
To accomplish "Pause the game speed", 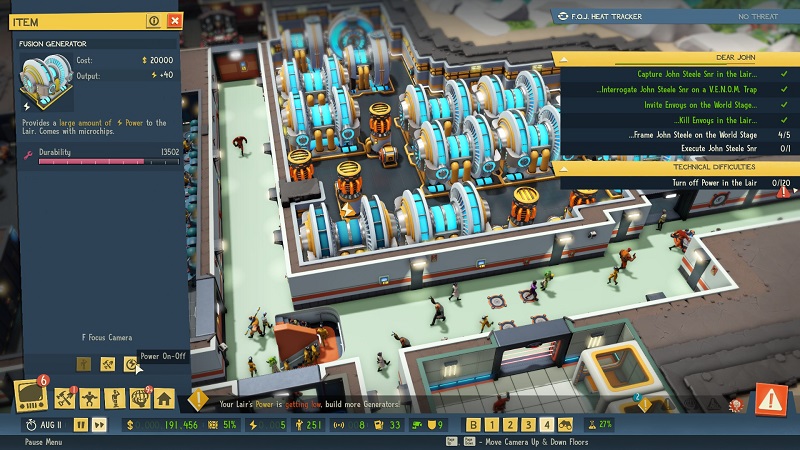I will pyautogui.click(x=80, y=425).
